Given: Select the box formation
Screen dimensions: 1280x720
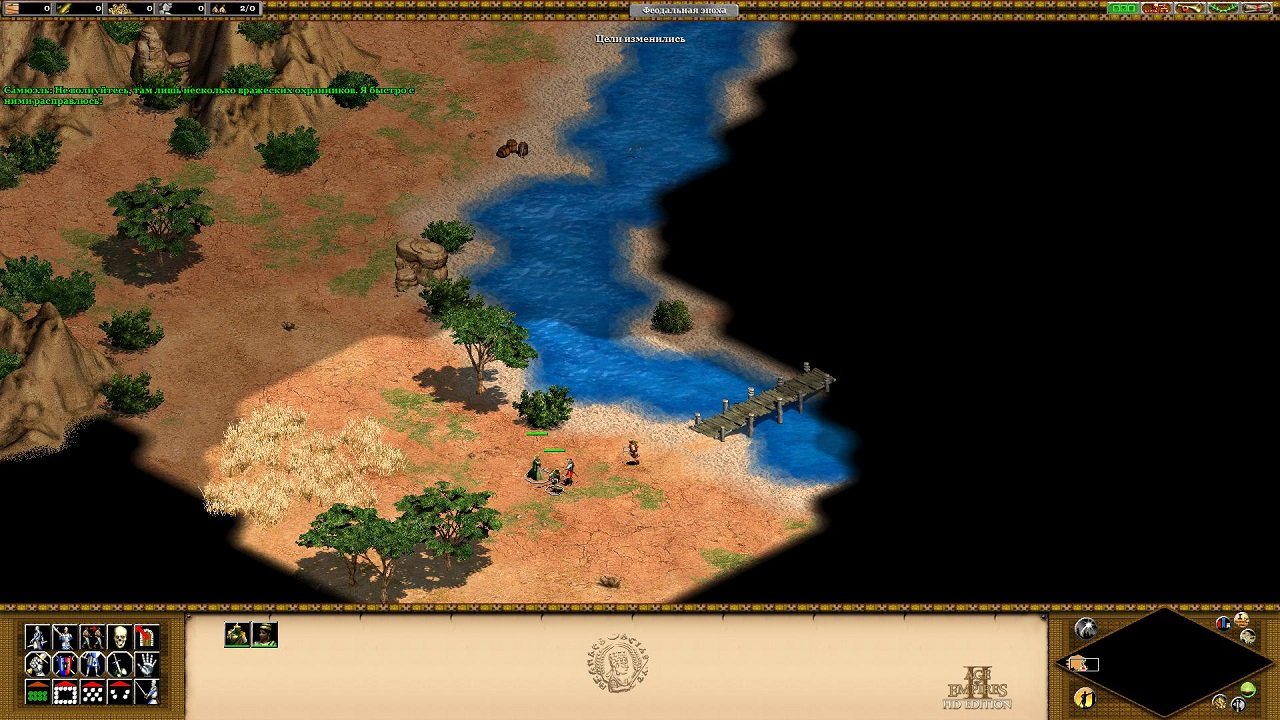Looking at the screenshot, I should pyautogui.click(x=65, y=692).
